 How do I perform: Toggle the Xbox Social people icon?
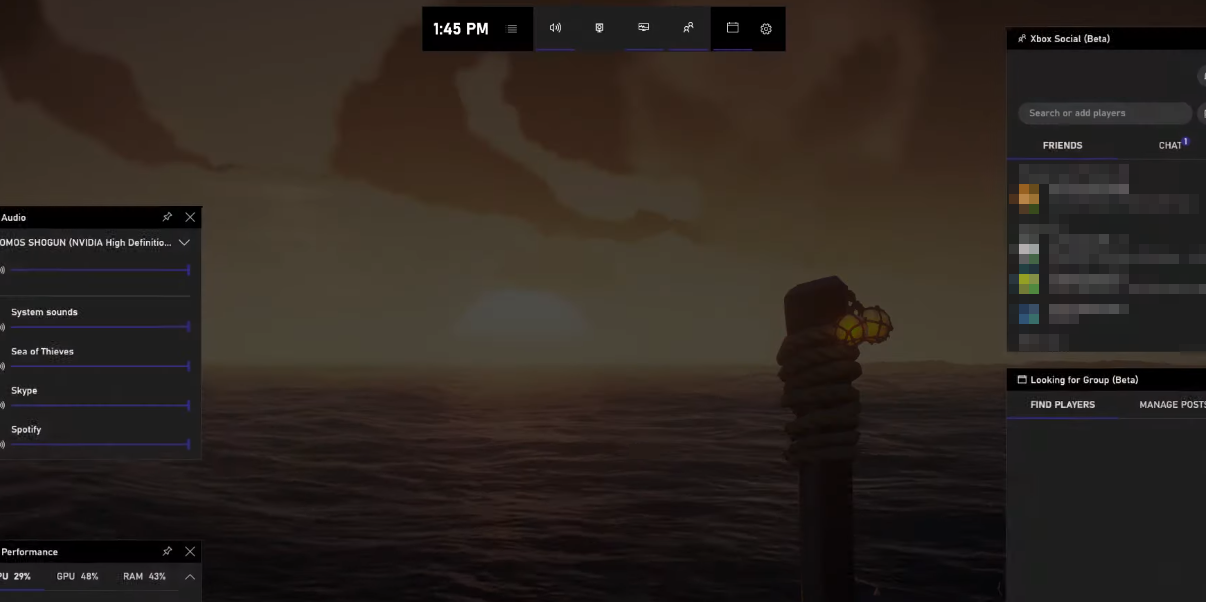(x=688, y=28)
